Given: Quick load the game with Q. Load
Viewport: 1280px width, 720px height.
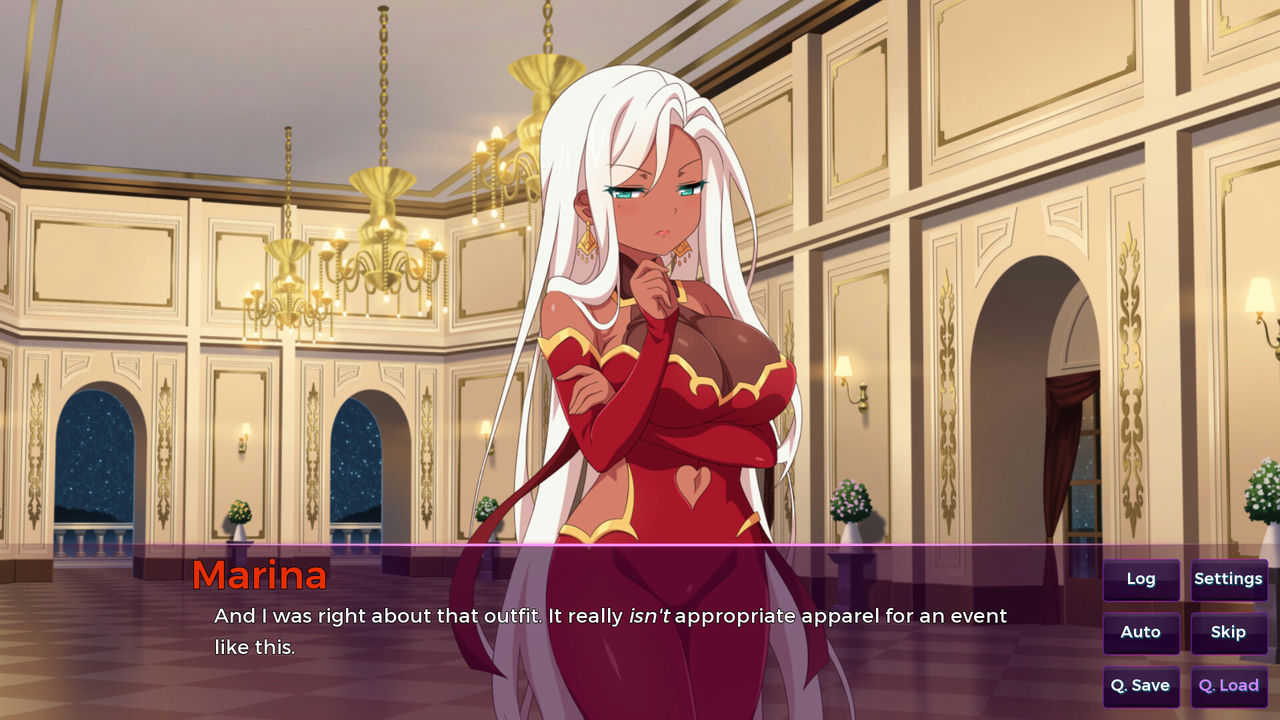Looking at the screenshot, I should point(1228,686).
